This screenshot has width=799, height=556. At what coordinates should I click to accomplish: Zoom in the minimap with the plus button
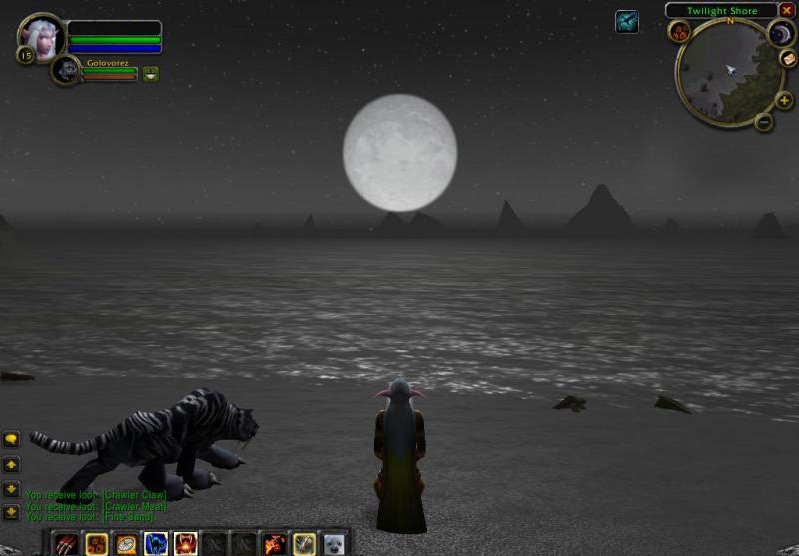coord(783,100)
